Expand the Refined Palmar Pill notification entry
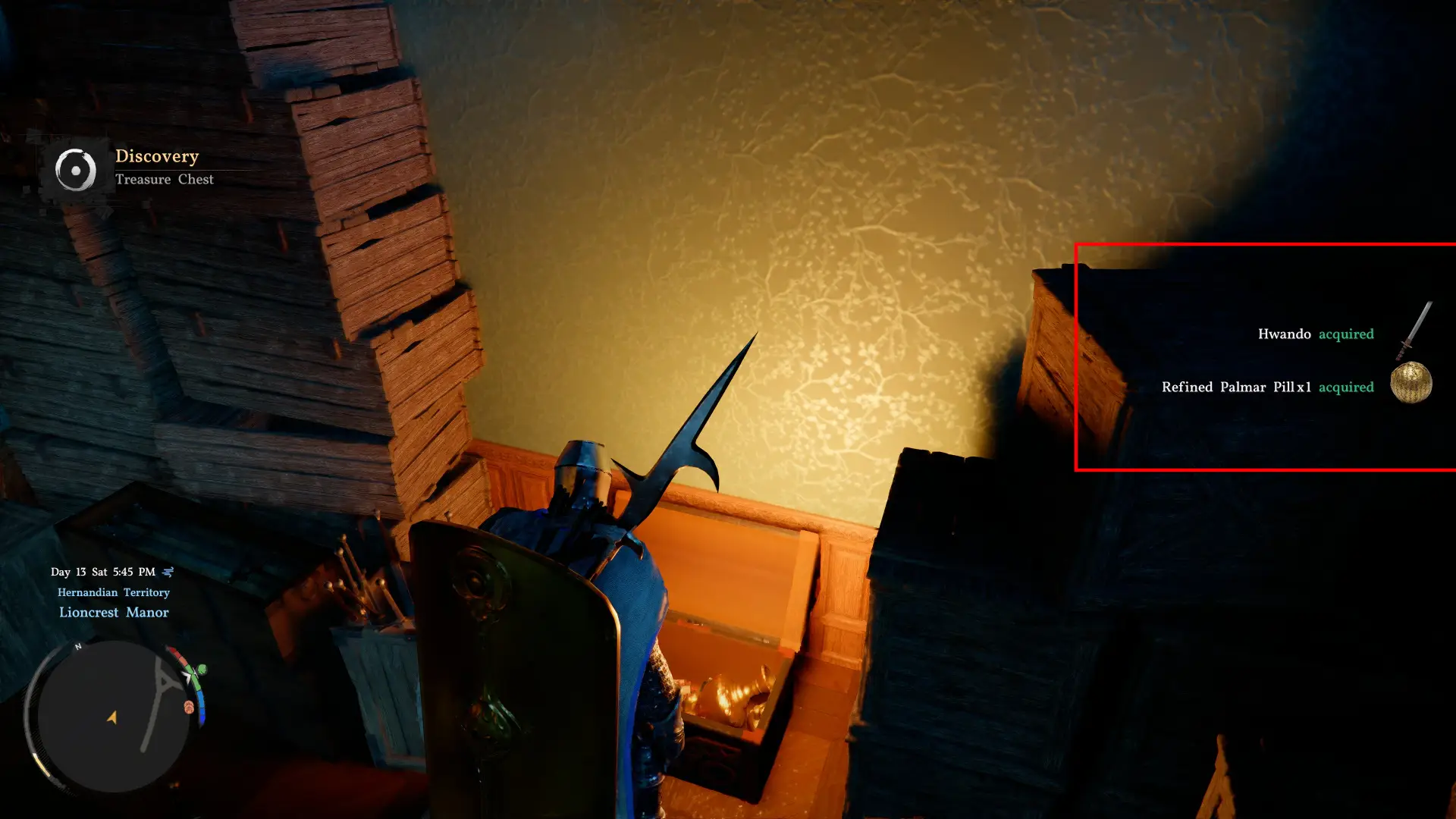The height and width of the screenshot is (819, 1456). tap(1266, 387)
